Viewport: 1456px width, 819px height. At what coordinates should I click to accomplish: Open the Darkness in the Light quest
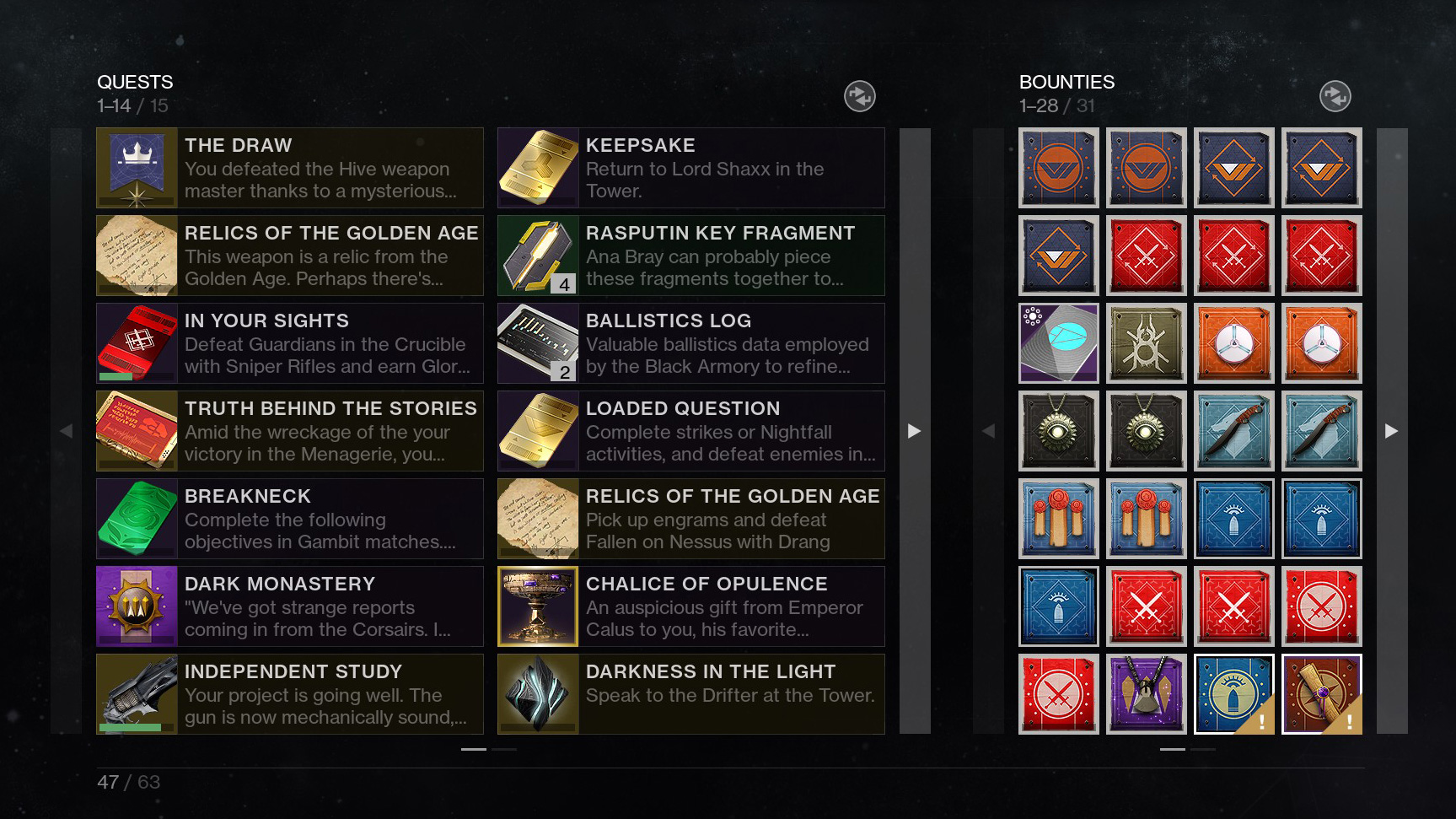click(690, 693)
